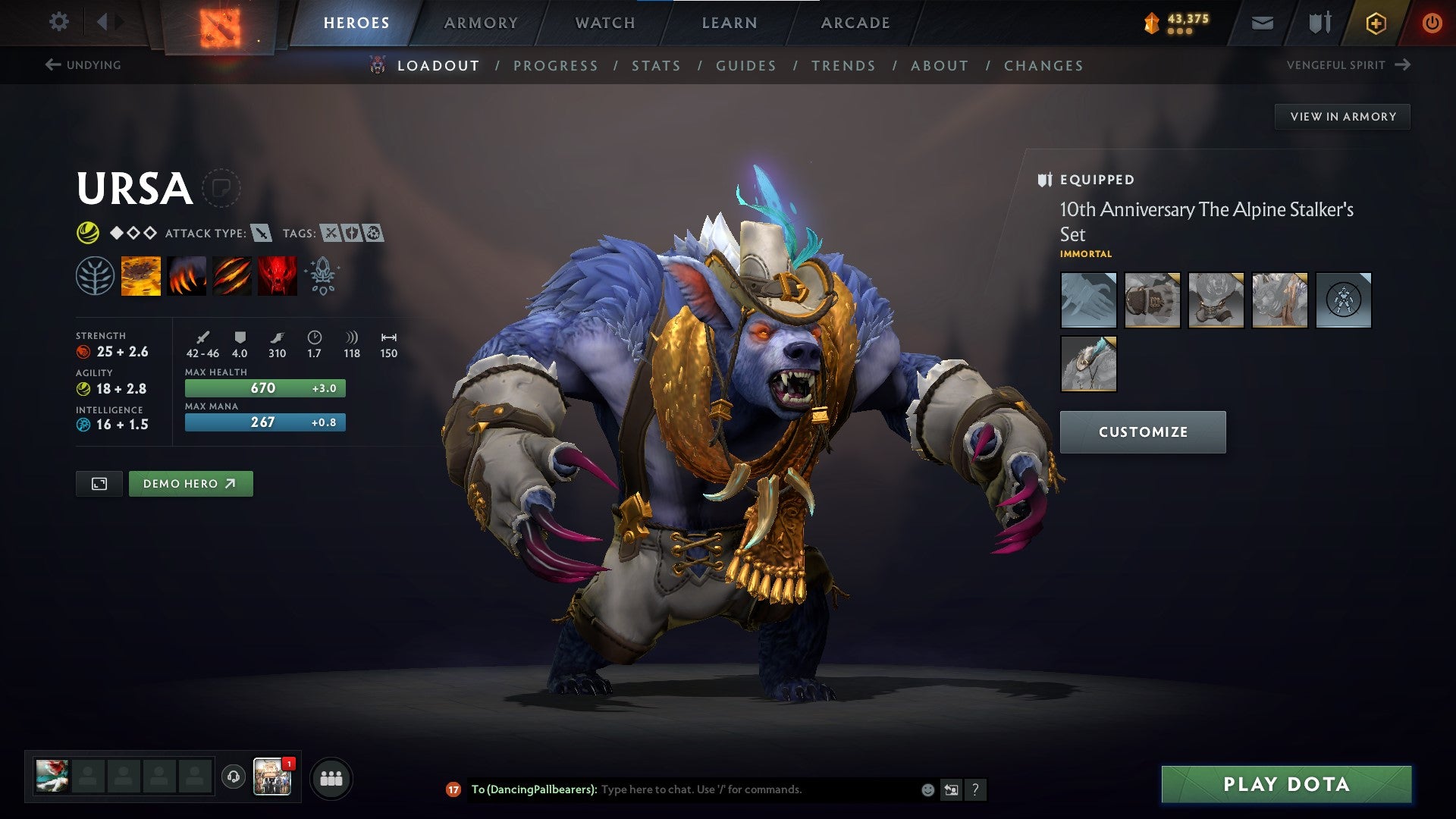This screenshot has width=1456, height=819.
Task: Click the voice chat headset icon
Action: pyautogui.click(x=232, y=777)
